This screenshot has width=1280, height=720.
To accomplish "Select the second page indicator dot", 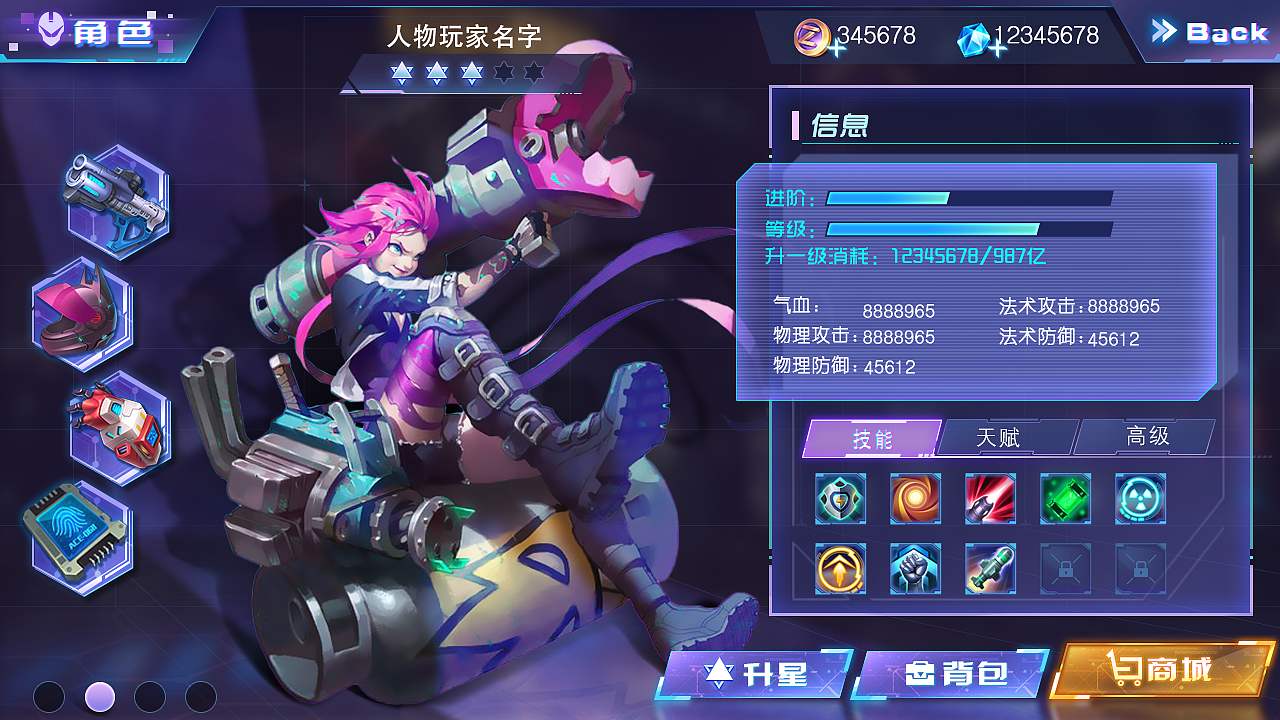I will click(x=99, y=697).
